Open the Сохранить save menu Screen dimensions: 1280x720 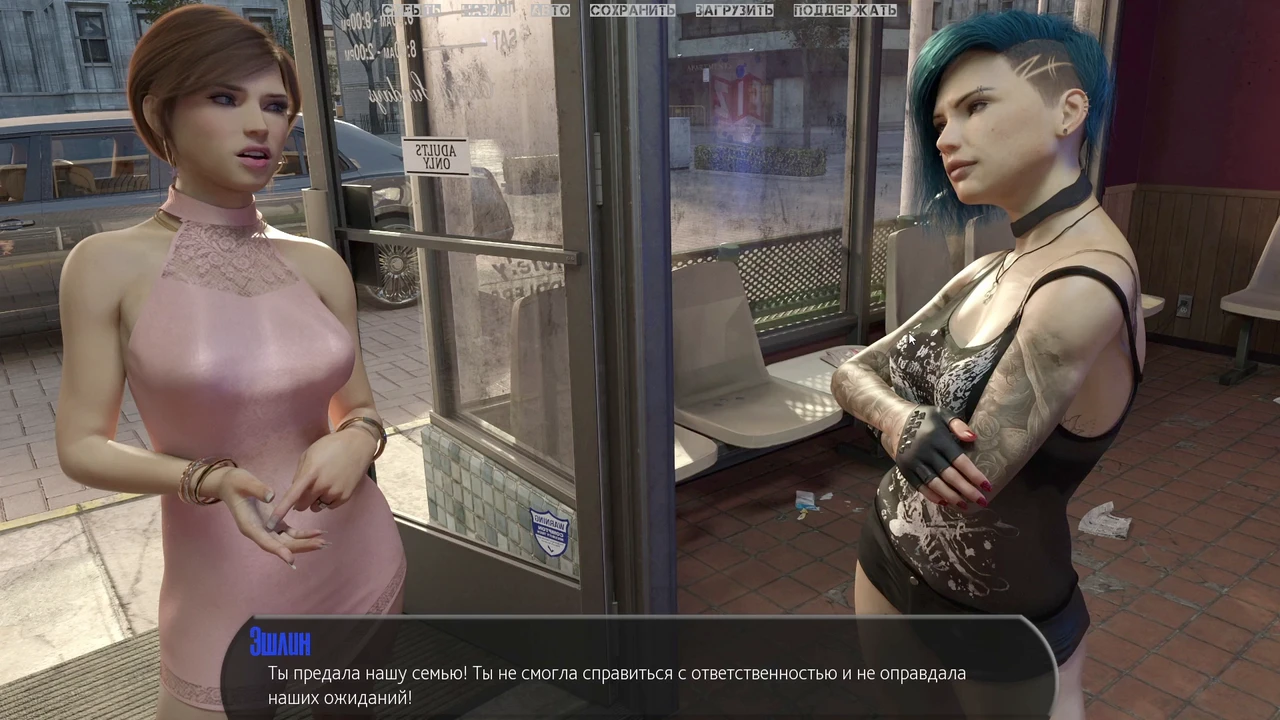tap(632, 10)
